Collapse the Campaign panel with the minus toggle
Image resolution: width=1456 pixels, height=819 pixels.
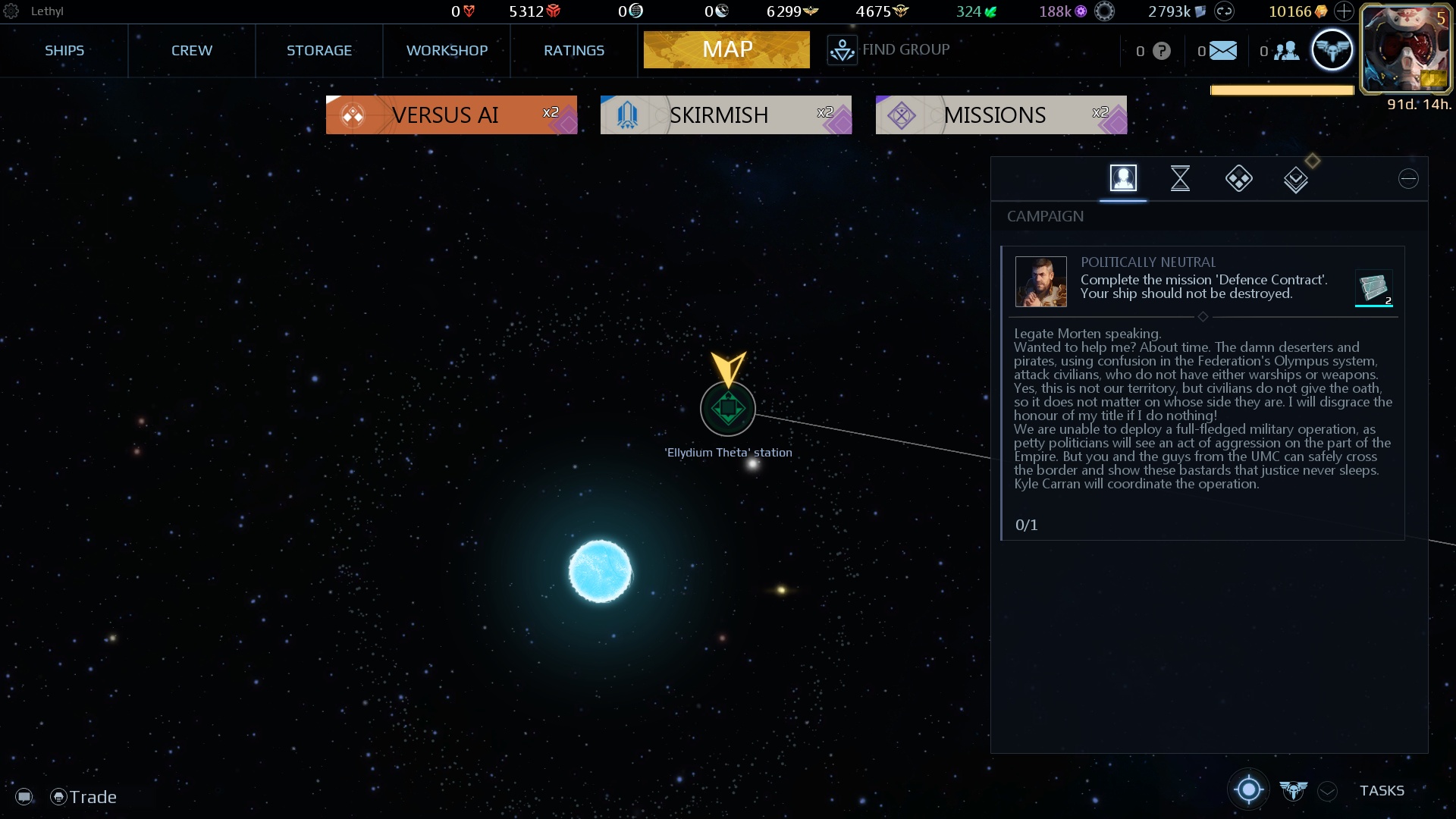pos(1408,178)
